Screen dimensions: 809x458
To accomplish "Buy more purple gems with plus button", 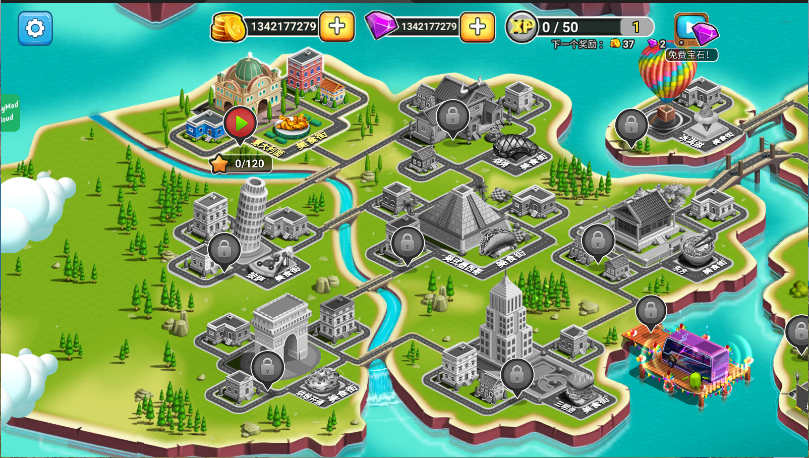I will click(478, 27).
